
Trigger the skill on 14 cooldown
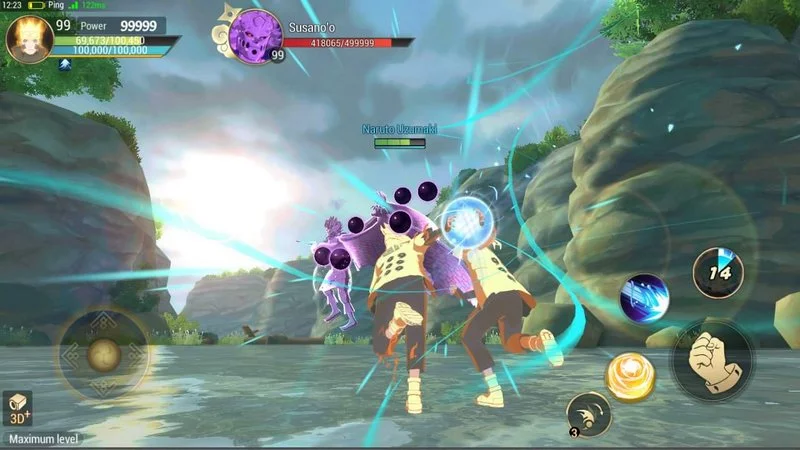point(717,273)
